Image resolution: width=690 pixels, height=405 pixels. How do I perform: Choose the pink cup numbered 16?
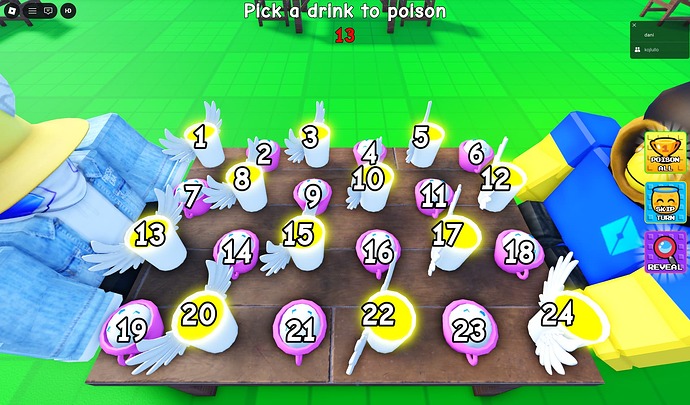click(377, 251)
